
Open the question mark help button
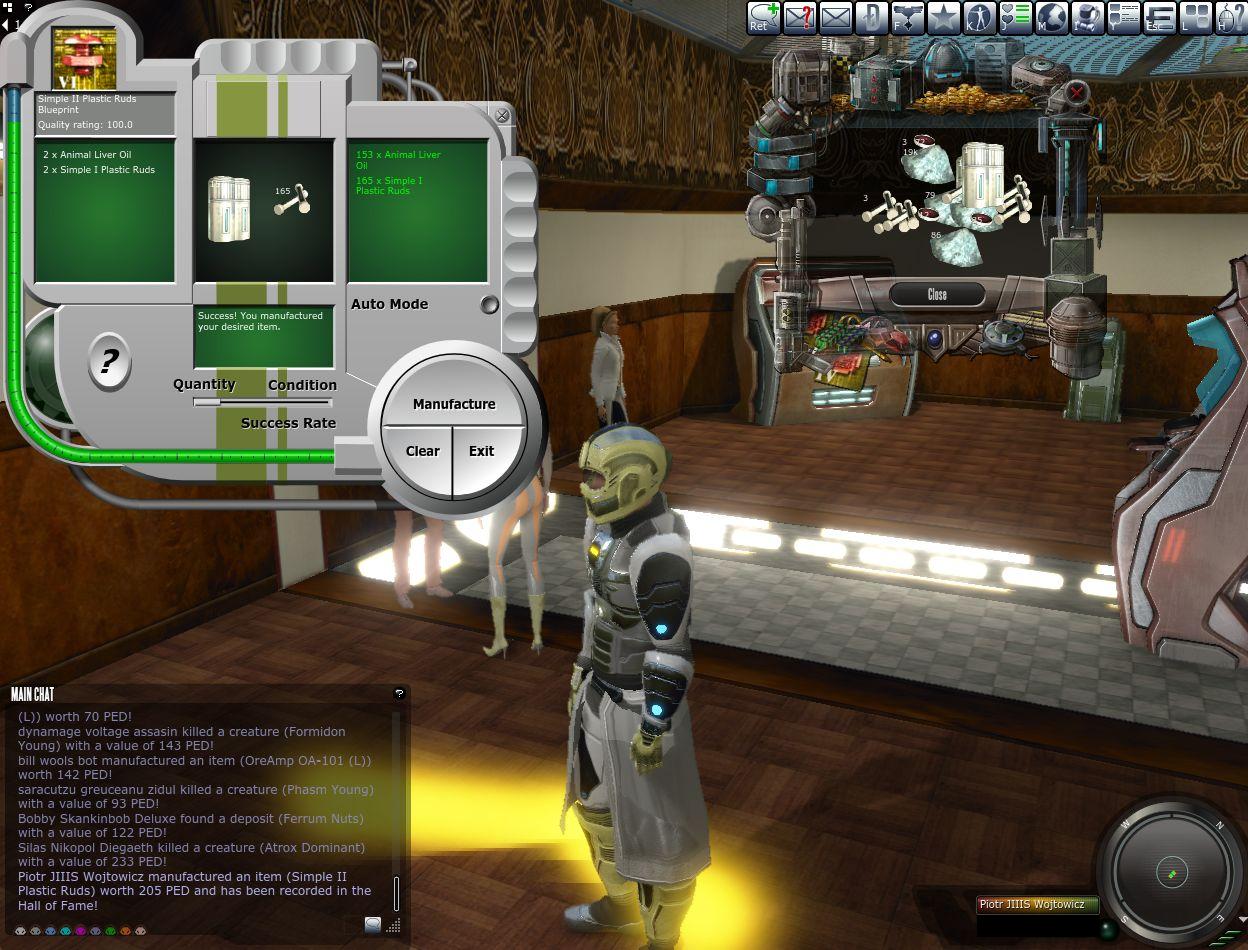[x=109, y=362]
